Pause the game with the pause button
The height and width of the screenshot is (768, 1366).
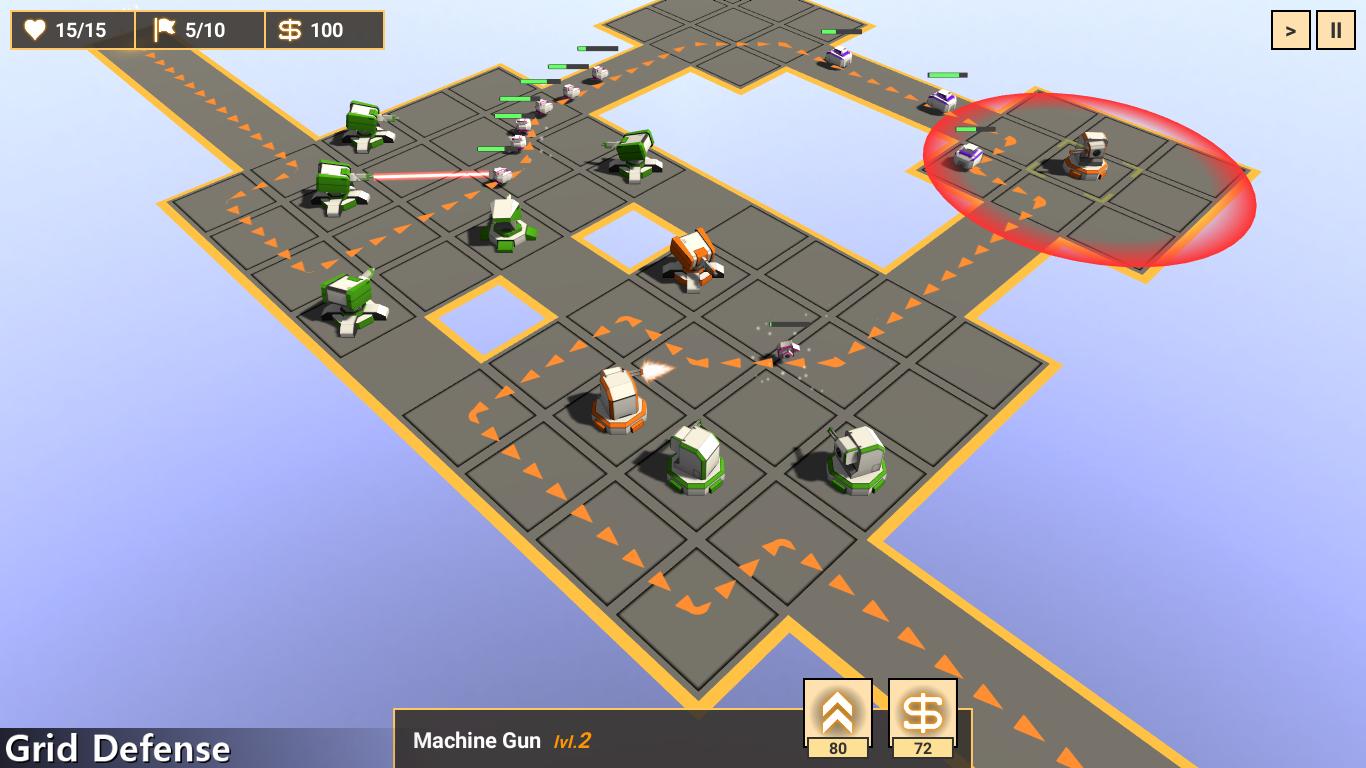[1336, 29]
